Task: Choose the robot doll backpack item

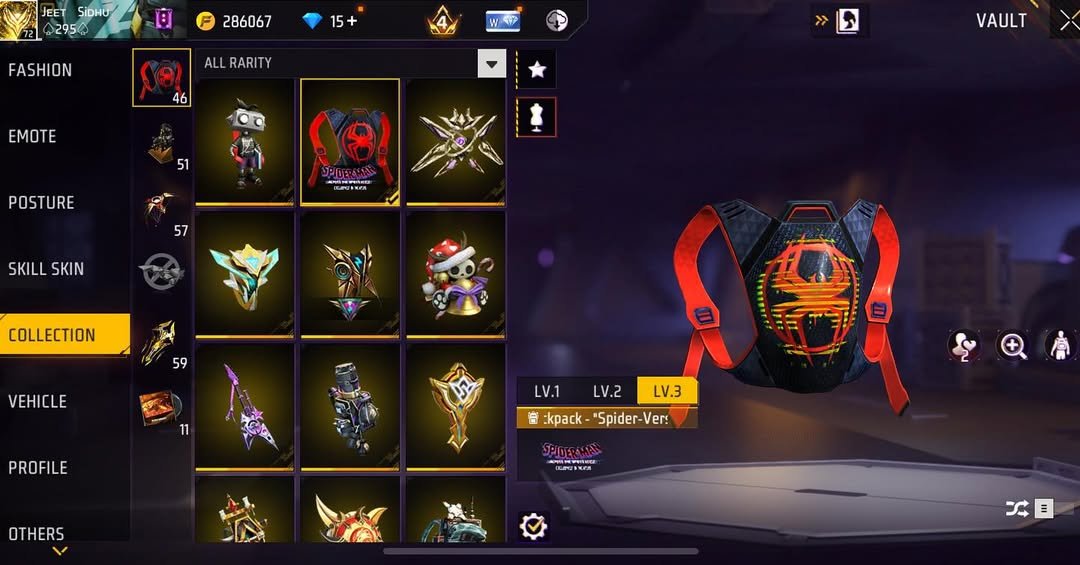Action: tap(245, 141)
